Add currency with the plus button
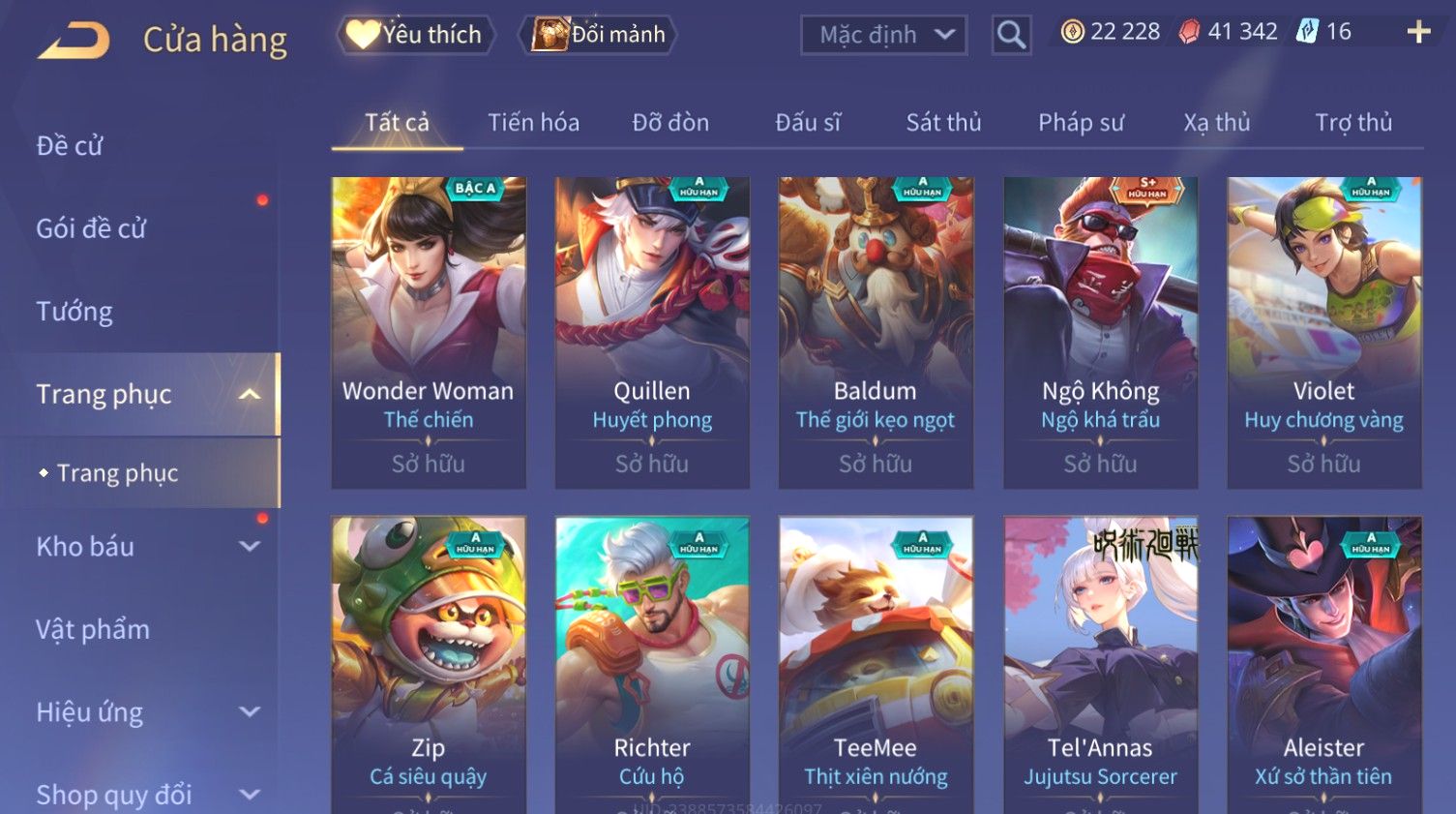 (1418, 33)
